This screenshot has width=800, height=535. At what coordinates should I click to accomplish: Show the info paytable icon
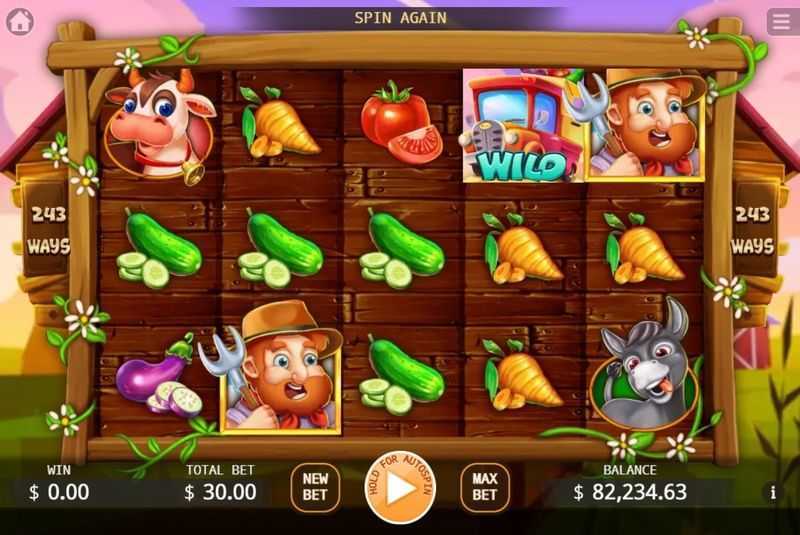[773, 492]
